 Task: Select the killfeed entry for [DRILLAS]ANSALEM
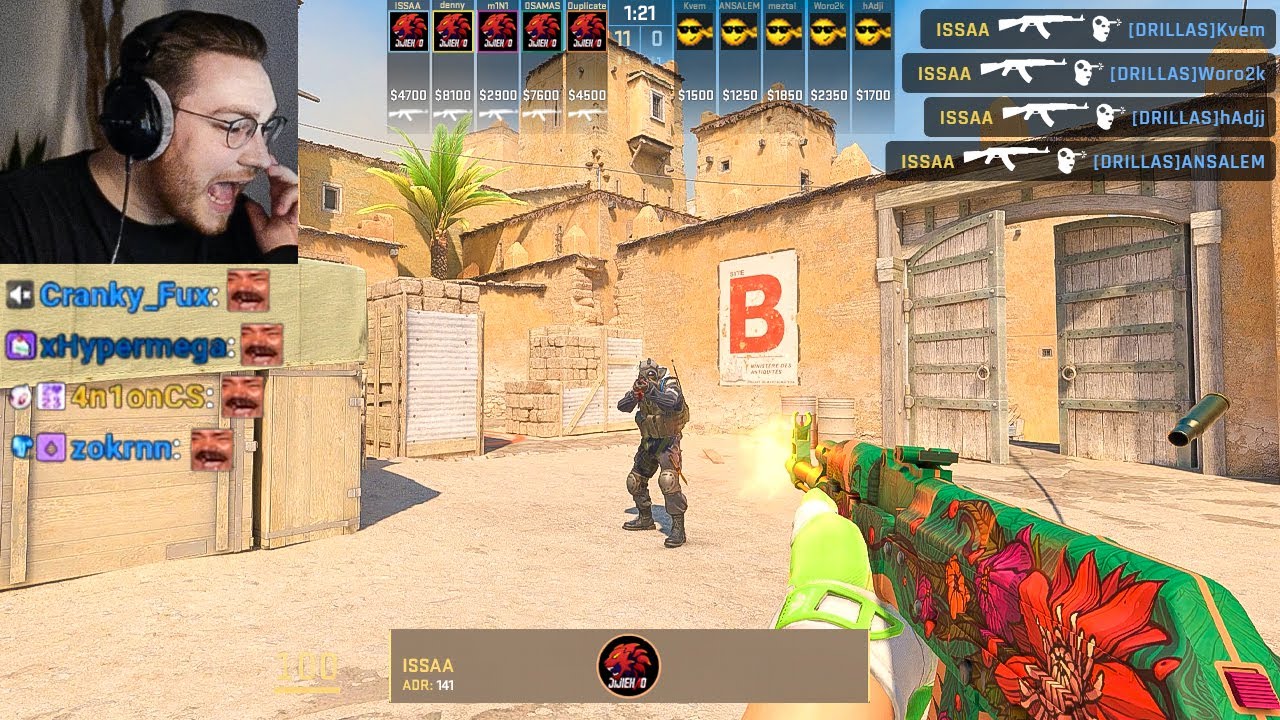pyautogui.click(x=1081, y=161)
